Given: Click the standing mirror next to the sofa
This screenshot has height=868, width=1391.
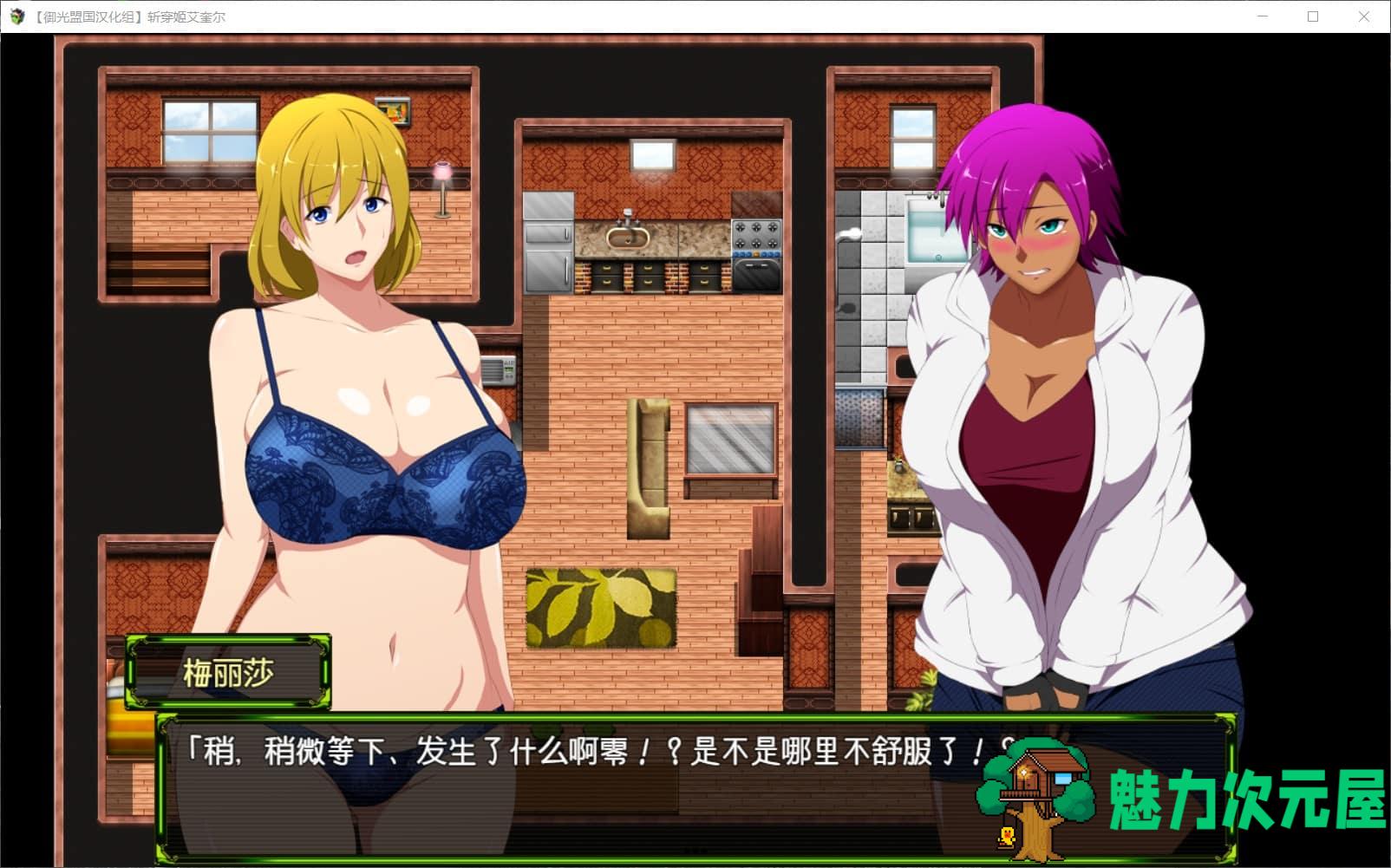Looking at the screenshot, I should (x=728, y=438).
